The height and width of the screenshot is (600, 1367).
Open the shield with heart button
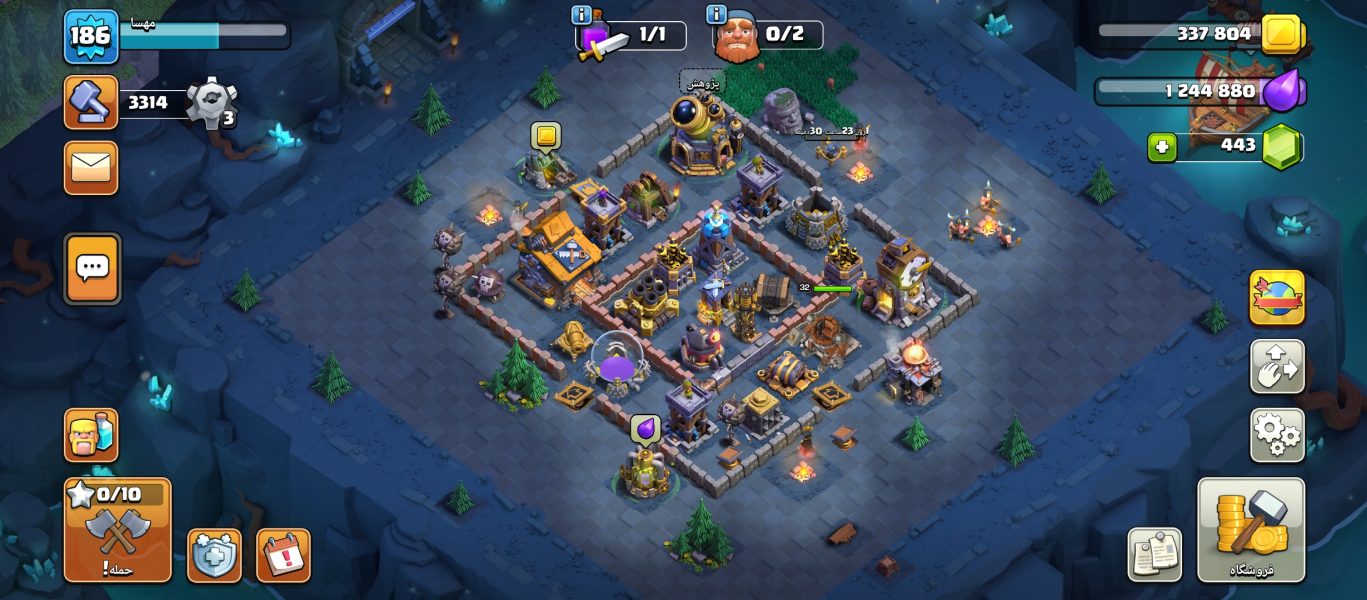pyautogui.click(x=214, y=555)
